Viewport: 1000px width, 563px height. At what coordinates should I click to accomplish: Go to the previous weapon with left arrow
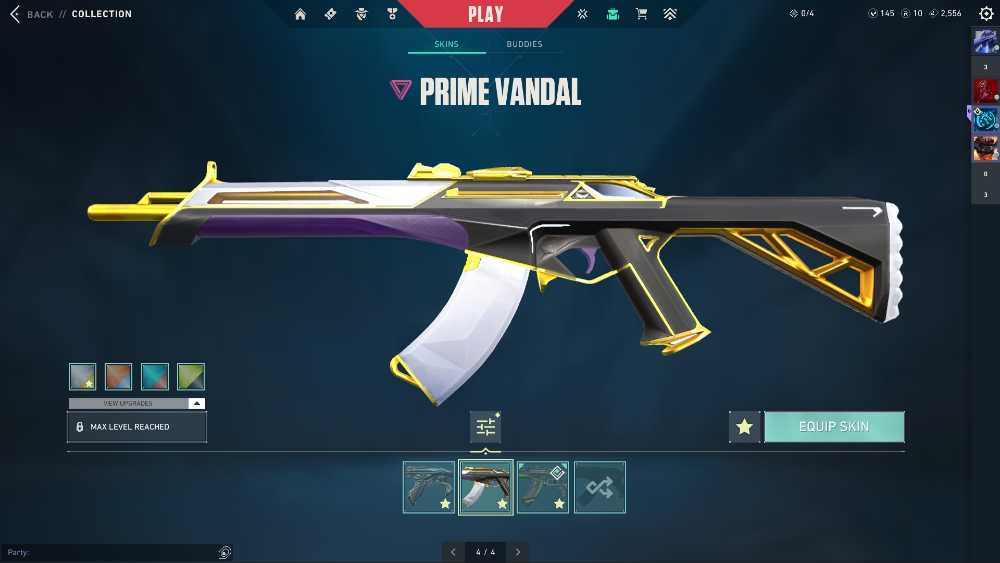[x=453, y=552]
